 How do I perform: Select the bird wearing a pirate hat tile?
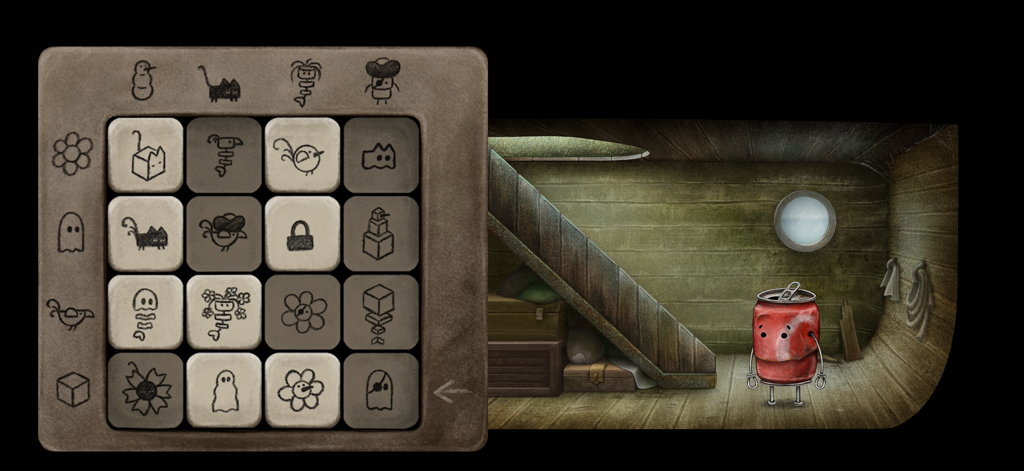point(224,233)
